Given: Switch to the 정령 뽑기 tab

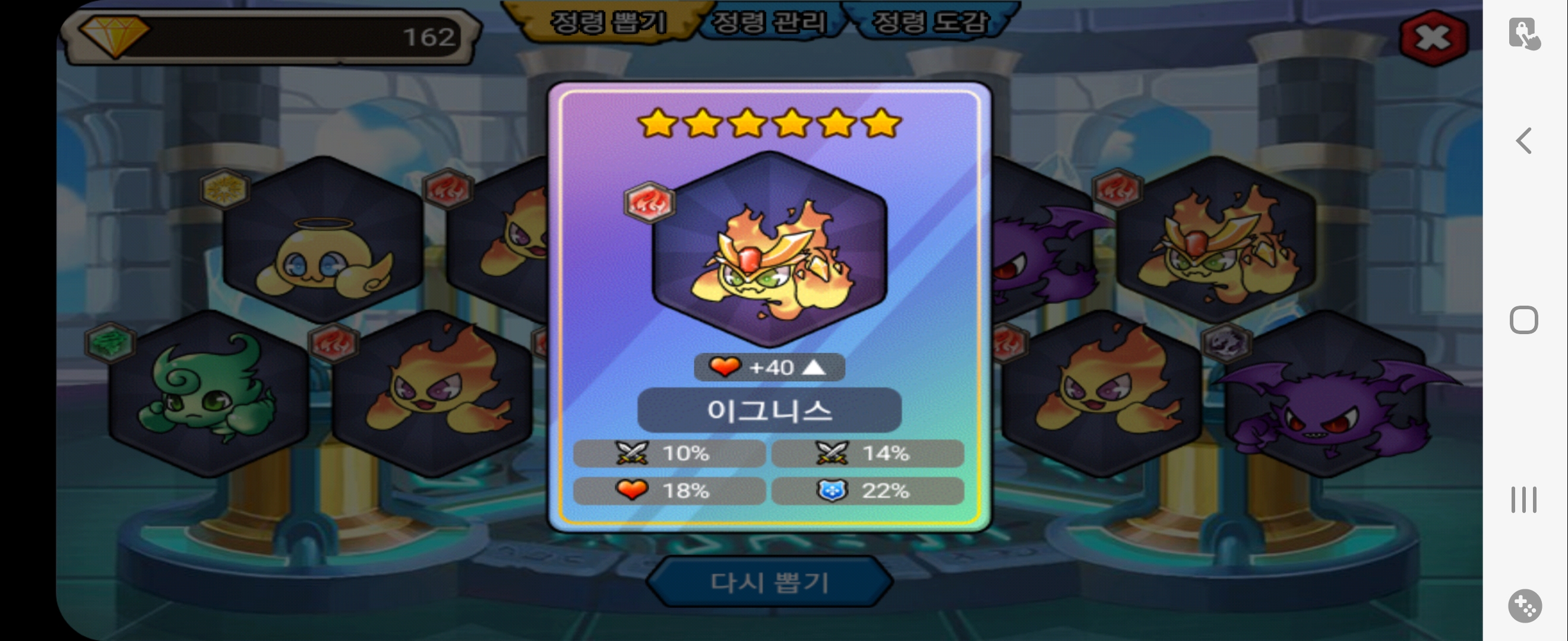Looking at the screenshot, I should pyautogui.click(x=608, y=23).
